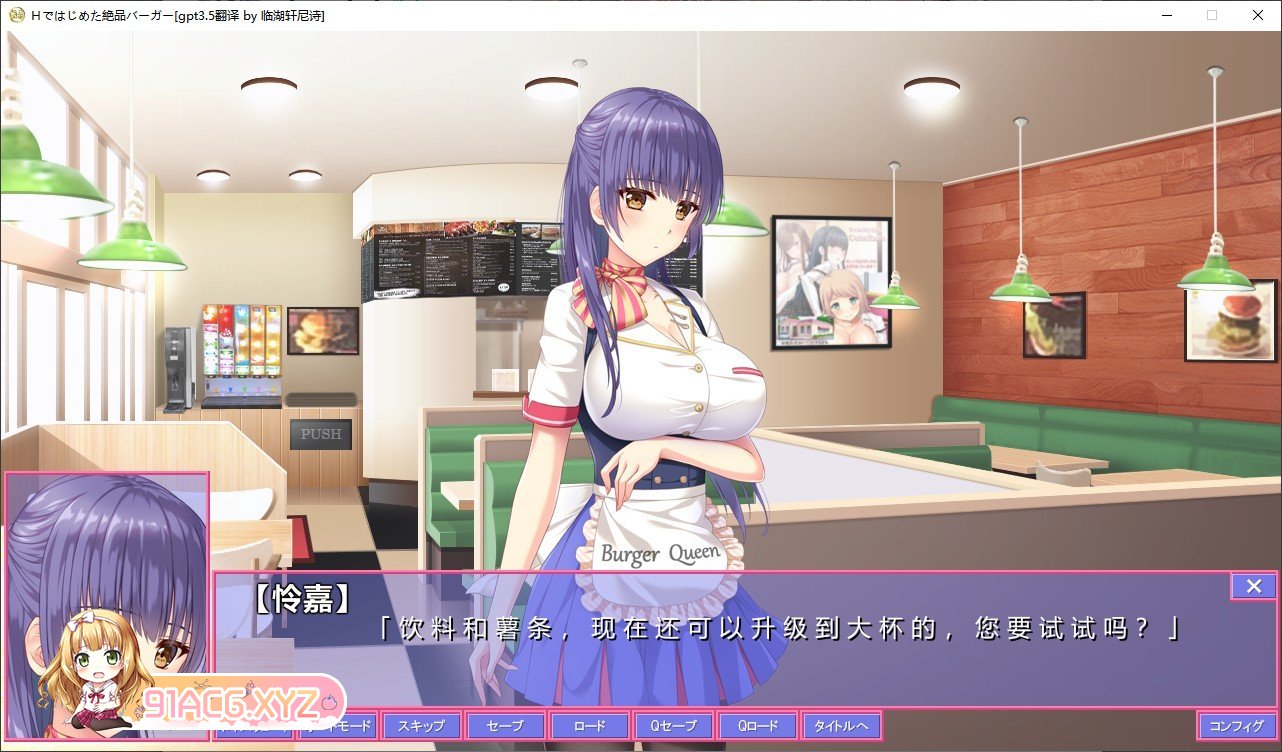Open the ロード (Load) menu
Image resolution: width=1282 pixels, height=752 pixels.
589,726
